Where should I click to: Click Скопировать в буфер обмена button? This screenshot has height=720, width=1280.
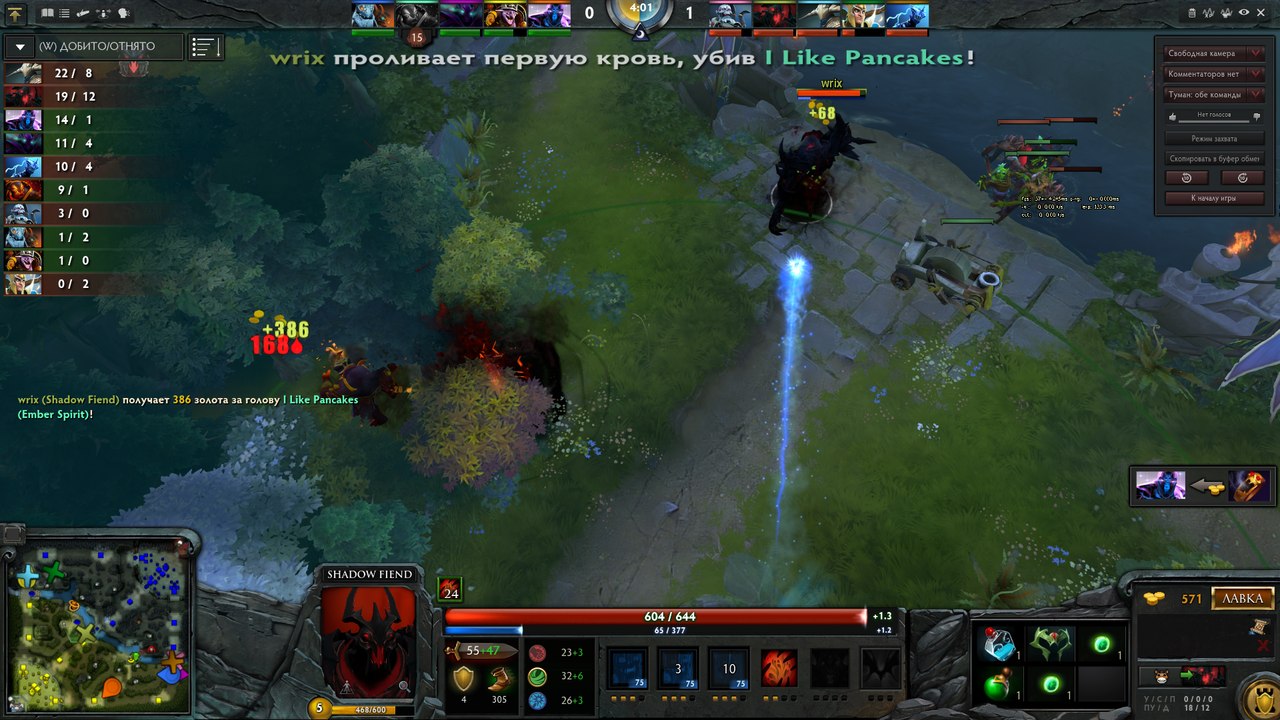point(1213,158)
